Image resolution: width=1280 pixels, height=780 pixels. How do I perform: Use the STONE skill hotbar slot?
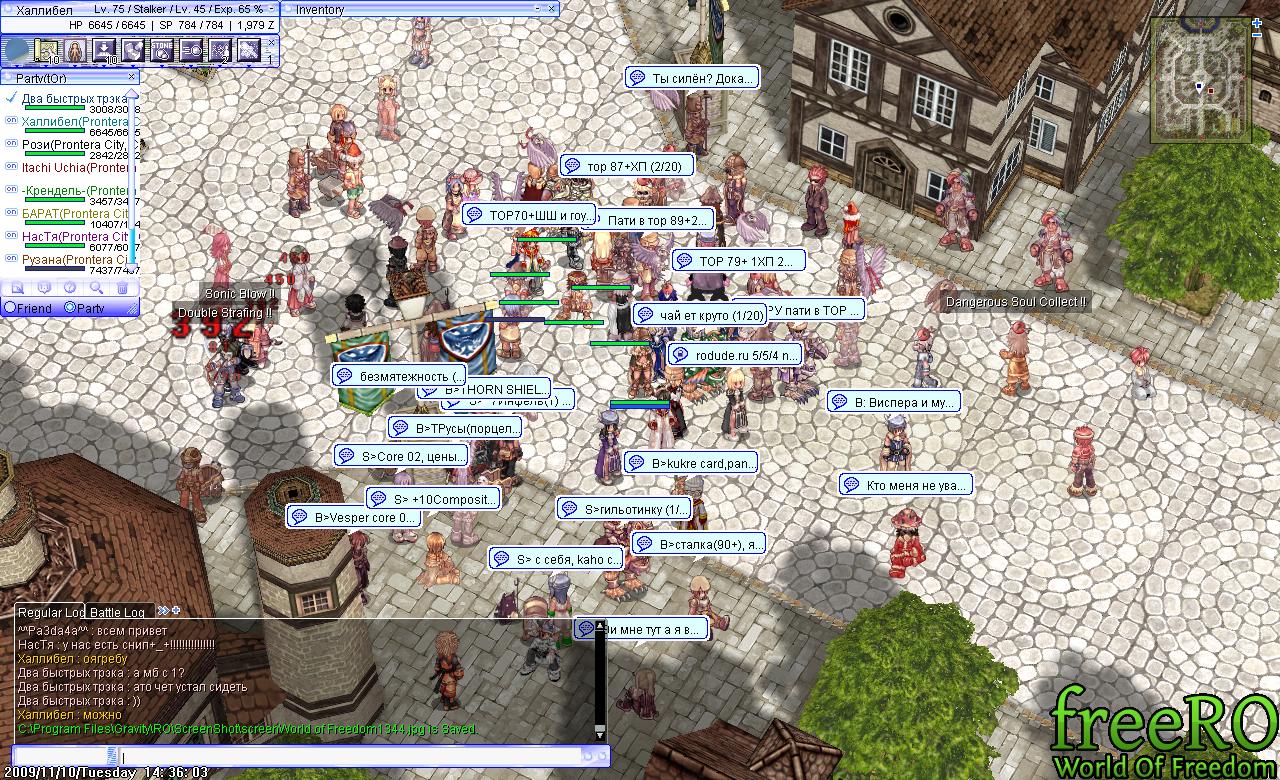point(161,50)
